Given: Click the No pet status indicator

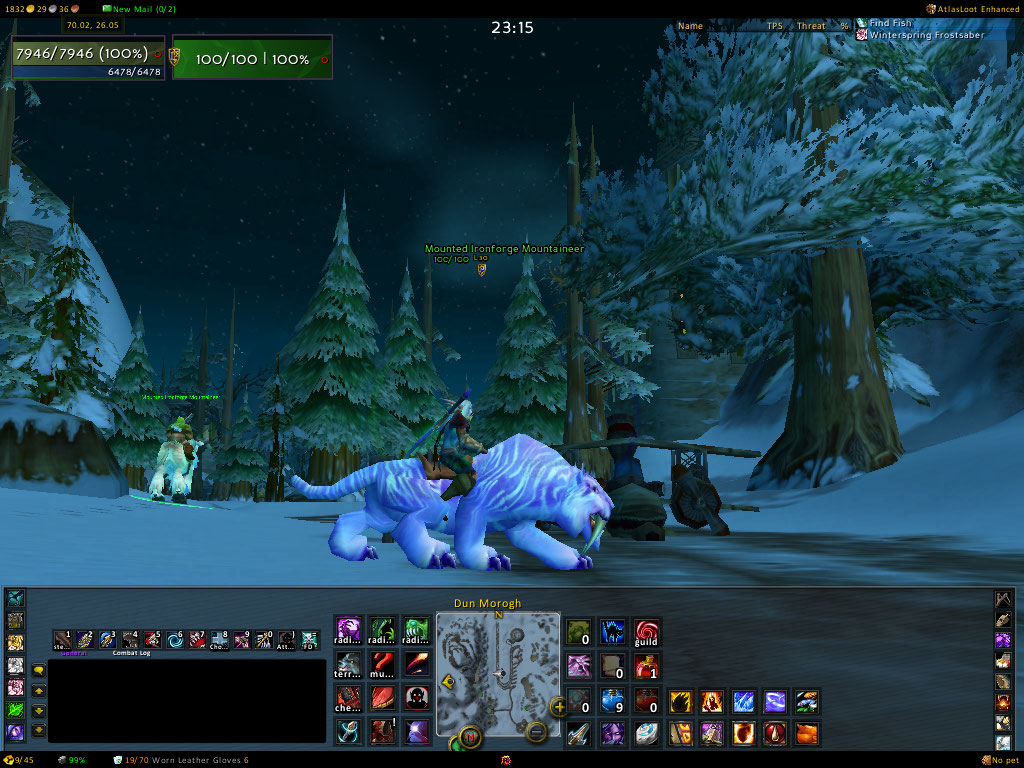Looking at the screenshot, I should pyautogui.click(x=1001, y=760).
